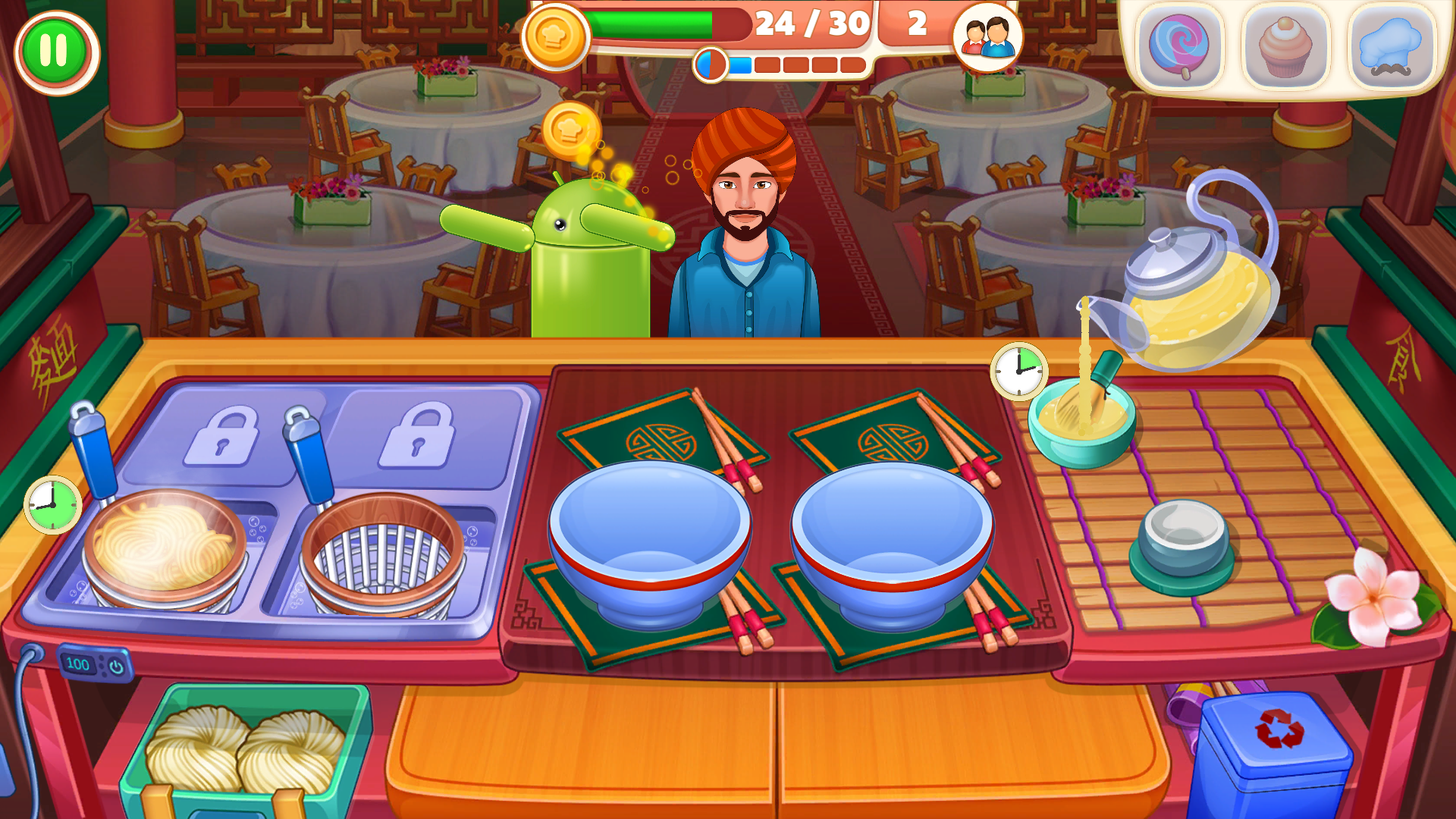Take the filled yellow tea bowl
The width and height of the screenshot is (1456, 819).
click(x=1081, y=421)
